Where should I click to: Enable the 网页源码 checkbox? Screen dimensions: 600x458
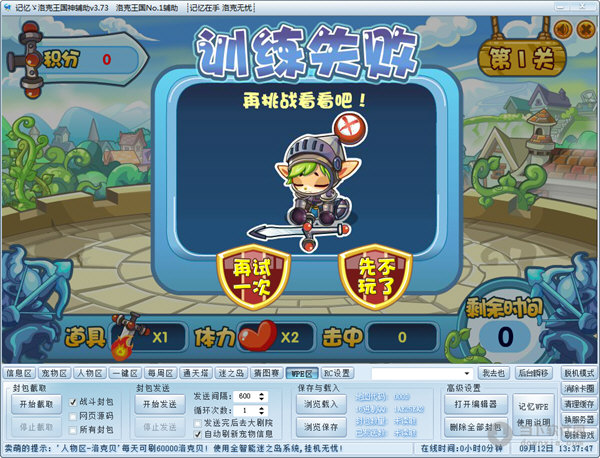(72, 413)
